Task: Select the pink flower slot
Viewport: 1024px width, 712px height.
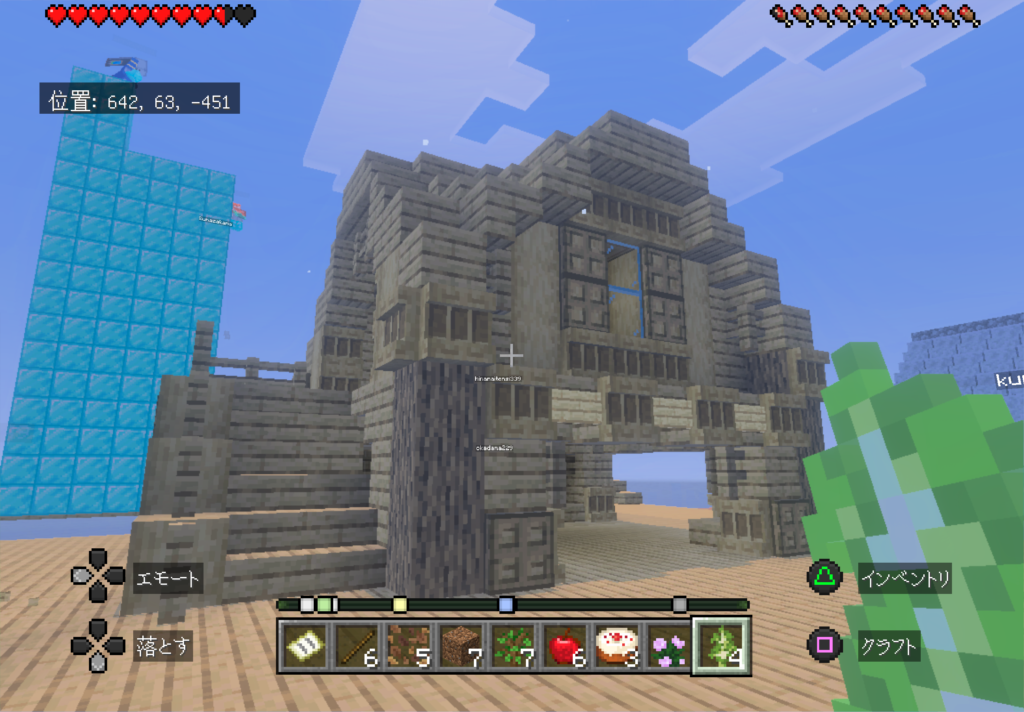Action: coord(668,647)
